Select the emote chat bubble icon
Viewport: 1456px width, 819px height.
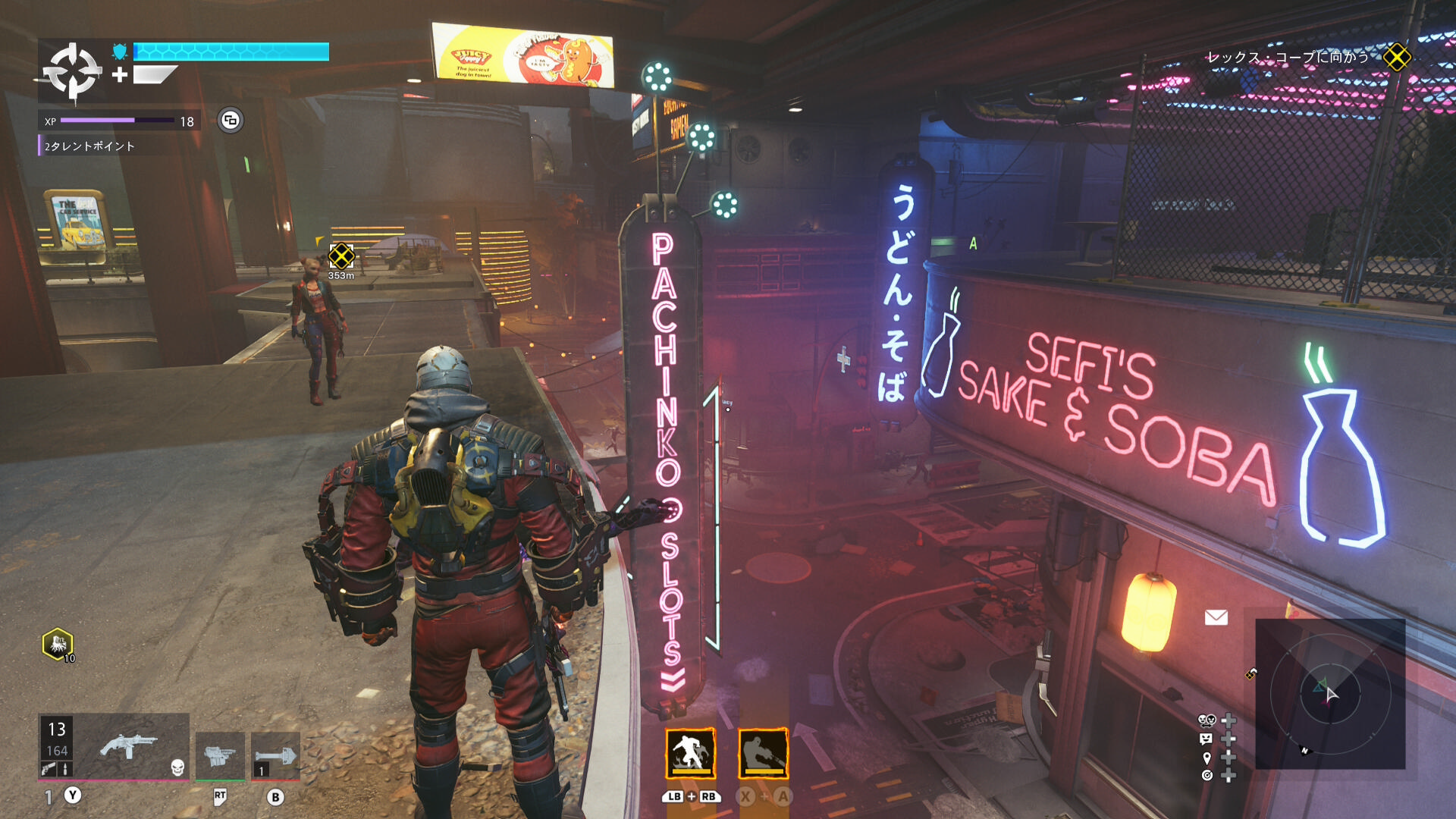(1207, 739)
